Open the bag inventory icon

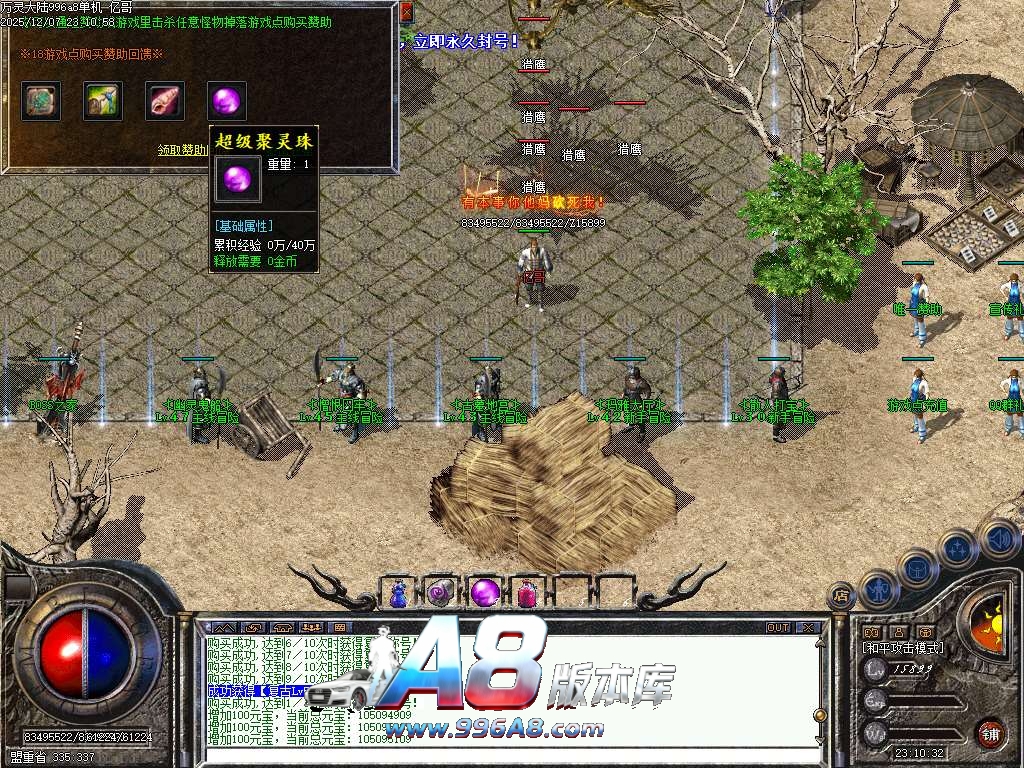tap(916, 566)
